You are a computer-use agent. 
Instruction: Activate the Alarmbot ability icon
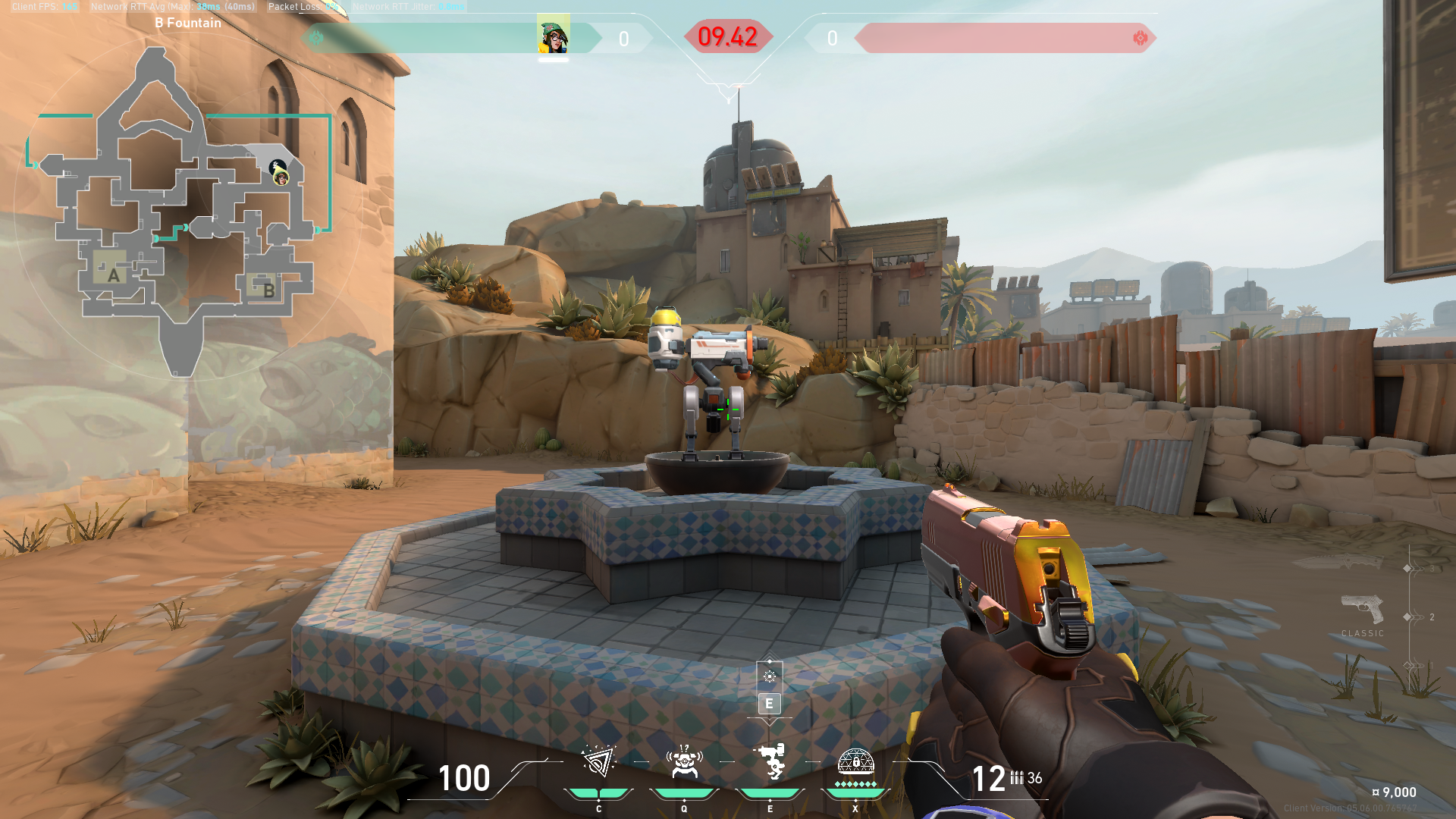click(684, 762)
